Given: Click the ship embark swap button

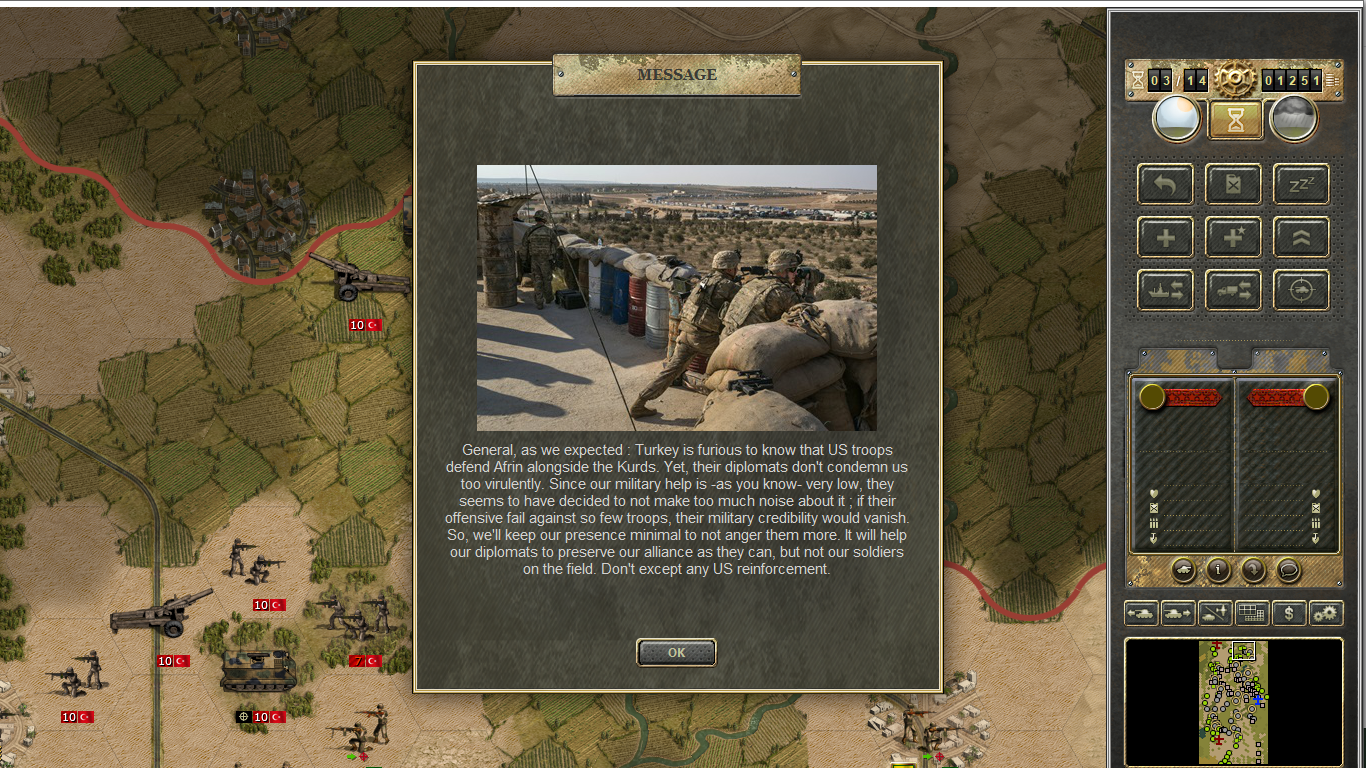Looking at the screenshot, I should [x=1165, y=290].
